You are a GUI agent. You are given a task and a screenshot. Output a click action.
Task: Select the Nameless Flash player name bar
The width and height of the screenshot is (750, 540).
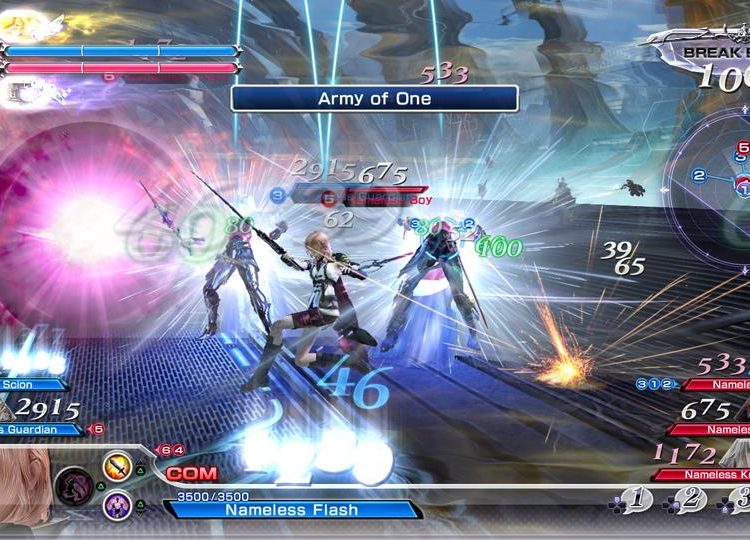[x=292, y=510]
